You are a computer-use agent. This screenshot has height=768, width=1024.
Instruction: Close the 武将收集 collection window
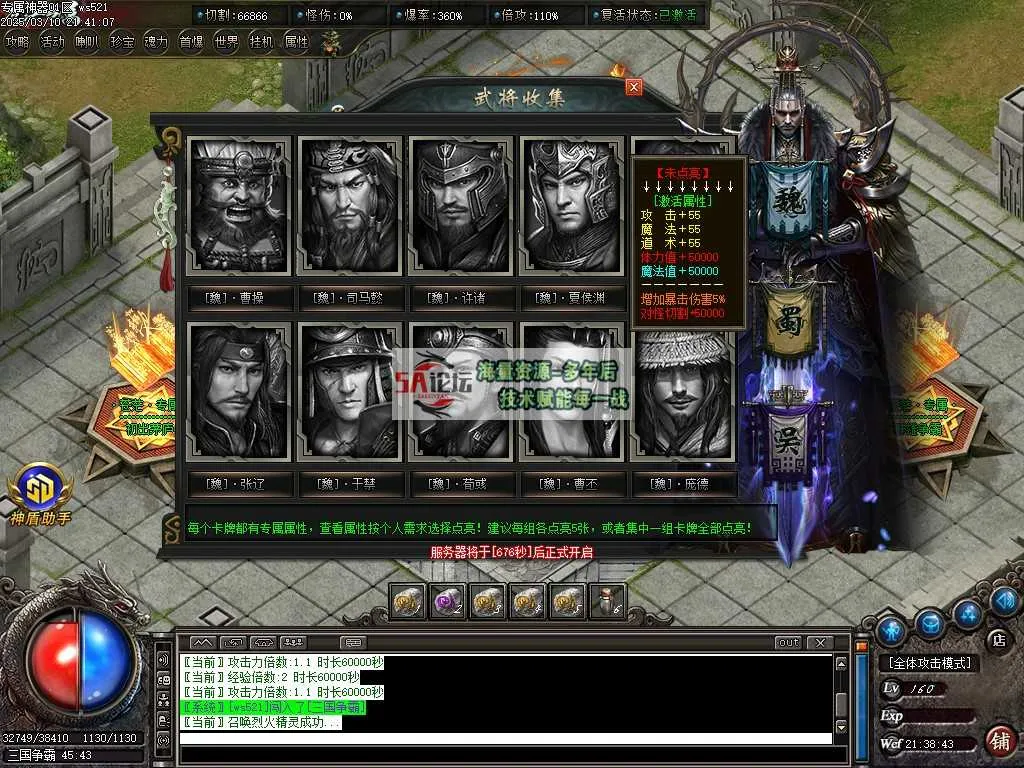click(633, 87)
